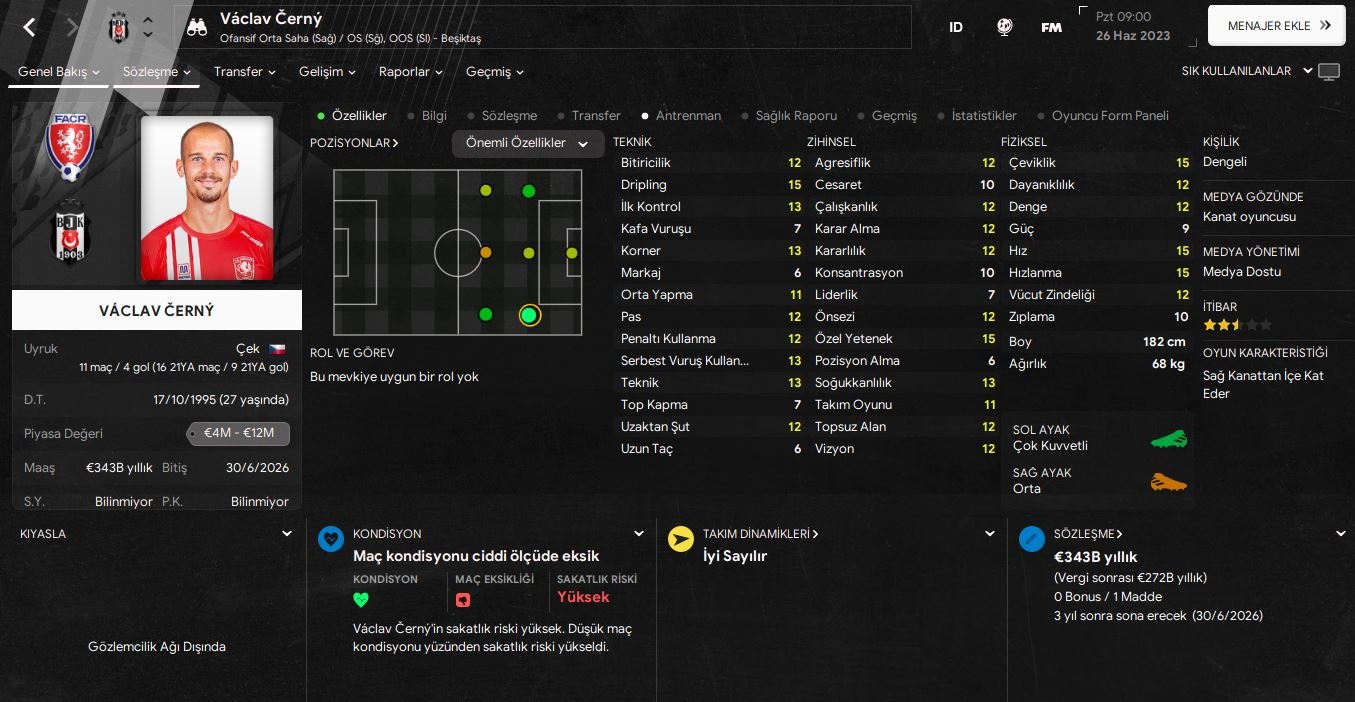Open the Pozisyonlar link
The image size is (1355, 702).
click(354, 143)
